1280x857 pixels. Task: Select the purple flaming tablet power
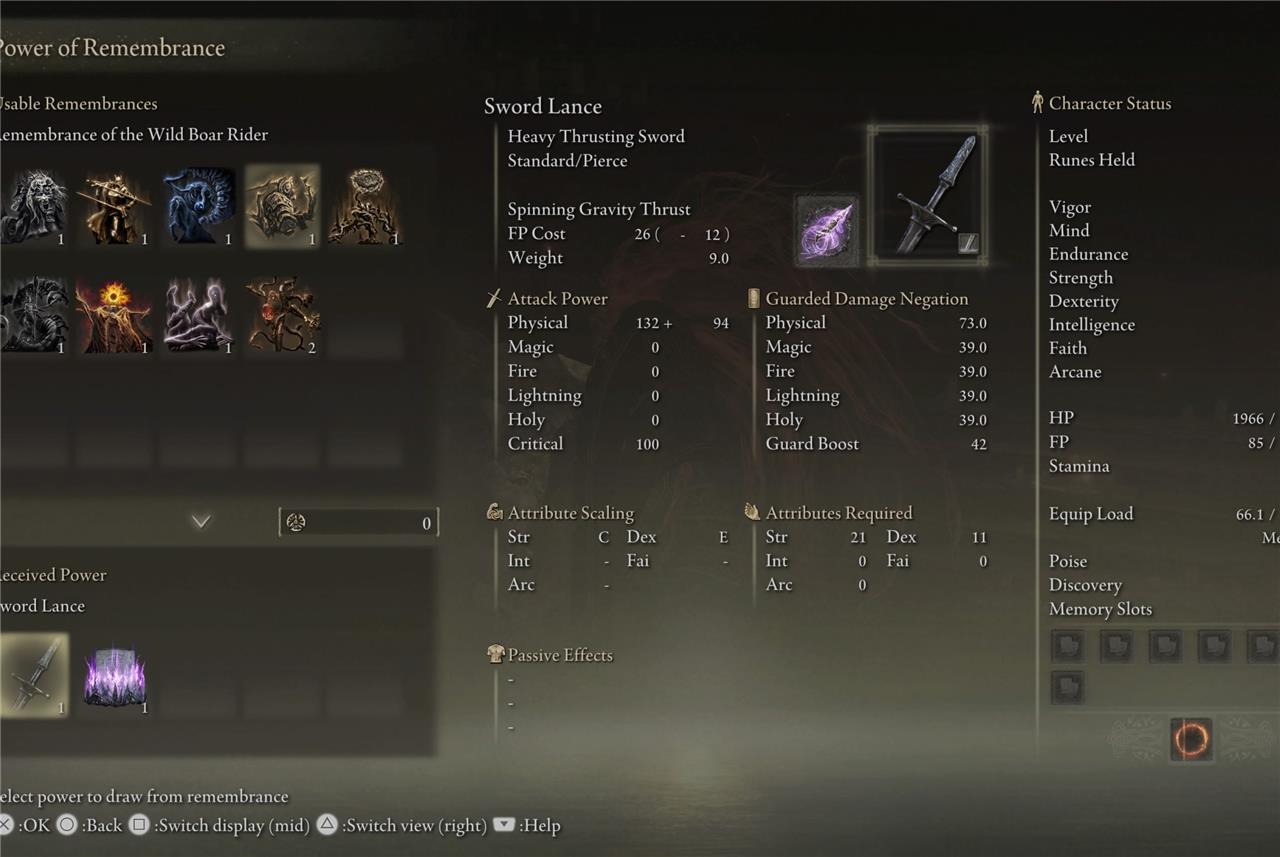click(116, 675)
